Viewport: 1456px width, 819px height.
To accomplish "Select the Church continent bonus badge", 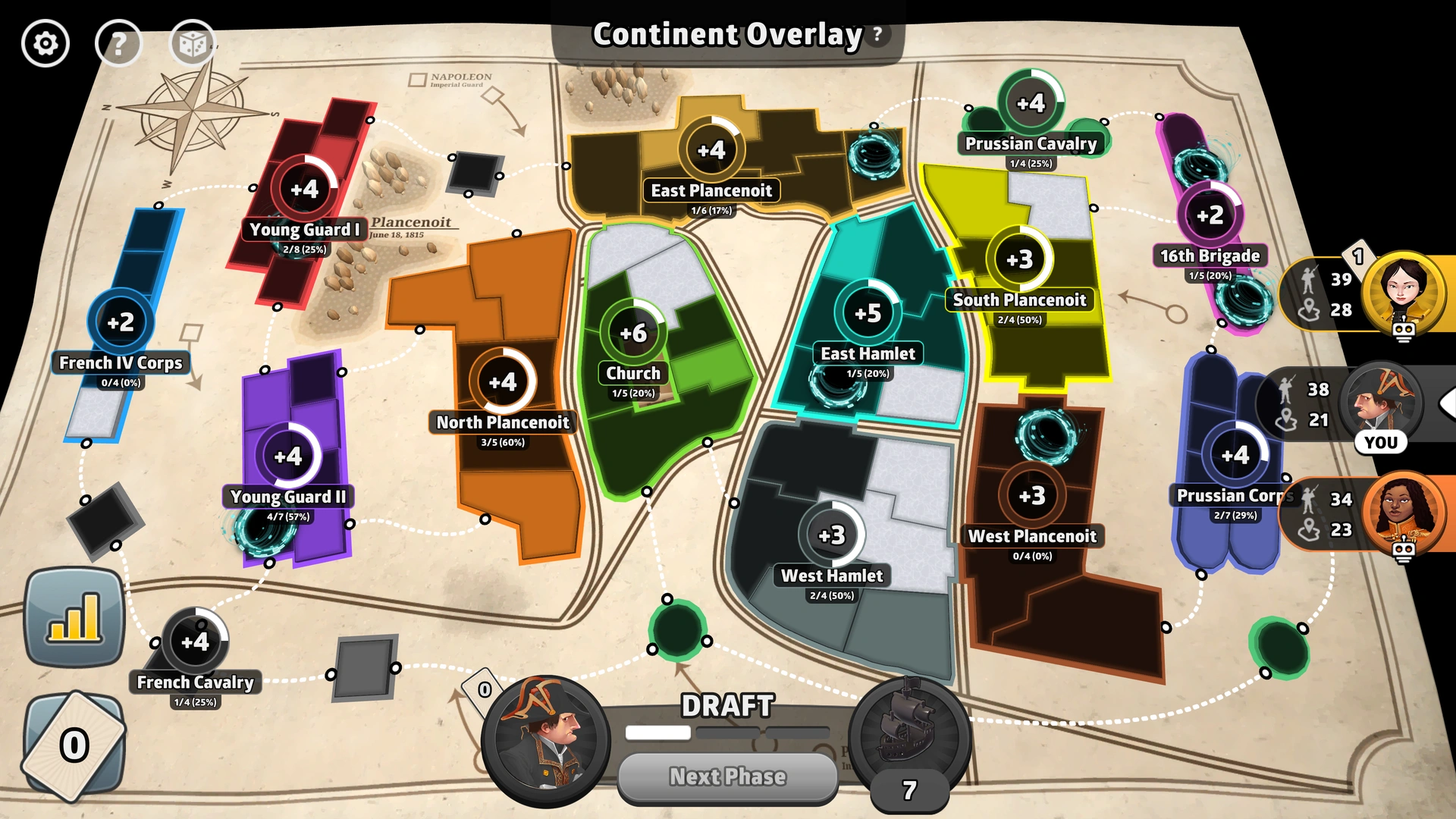I will point(633,333).
